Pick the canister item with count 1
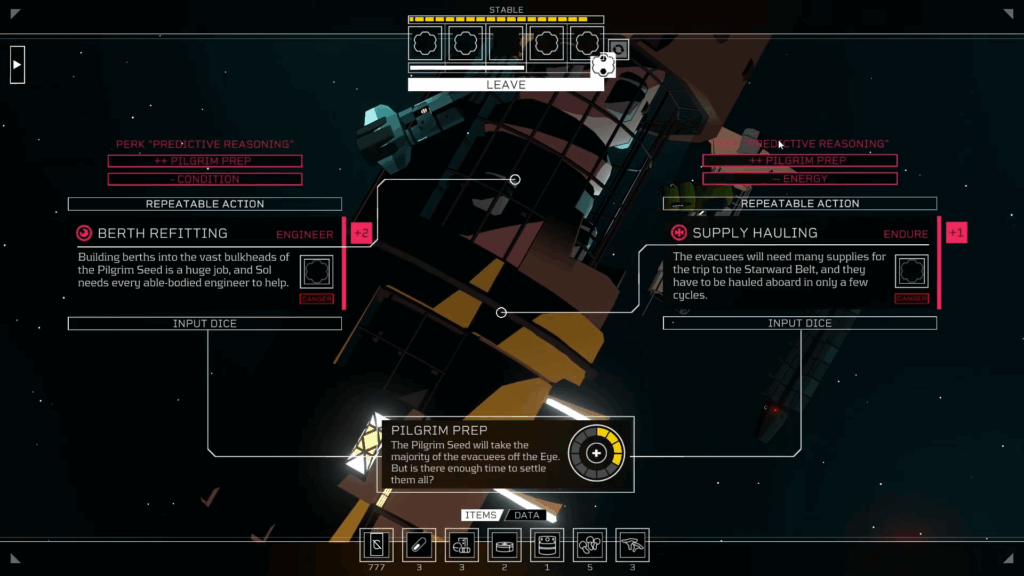Viewport: 1024px width, 576px height. [547, 545]
